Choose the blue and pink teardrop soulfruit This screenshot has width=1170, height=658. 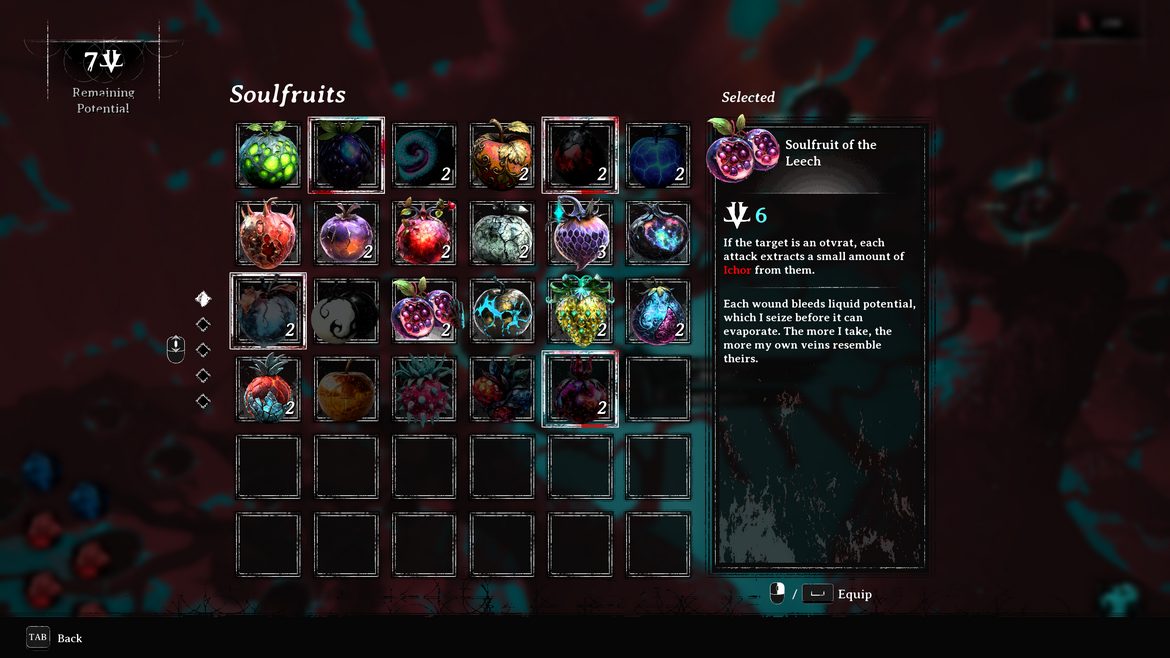658,312
